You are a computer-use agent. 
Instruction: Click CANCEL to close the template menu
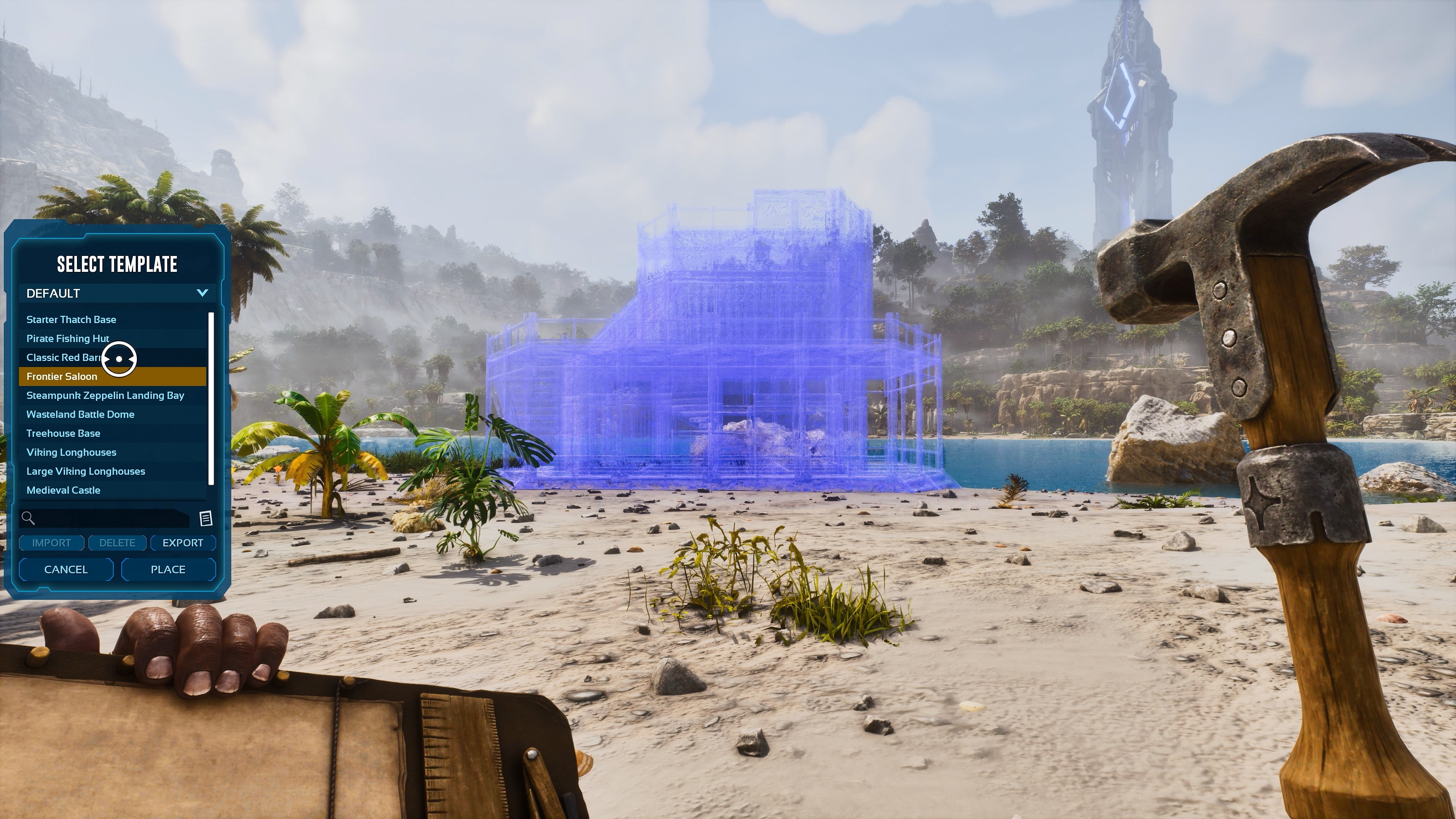[66, 569]
